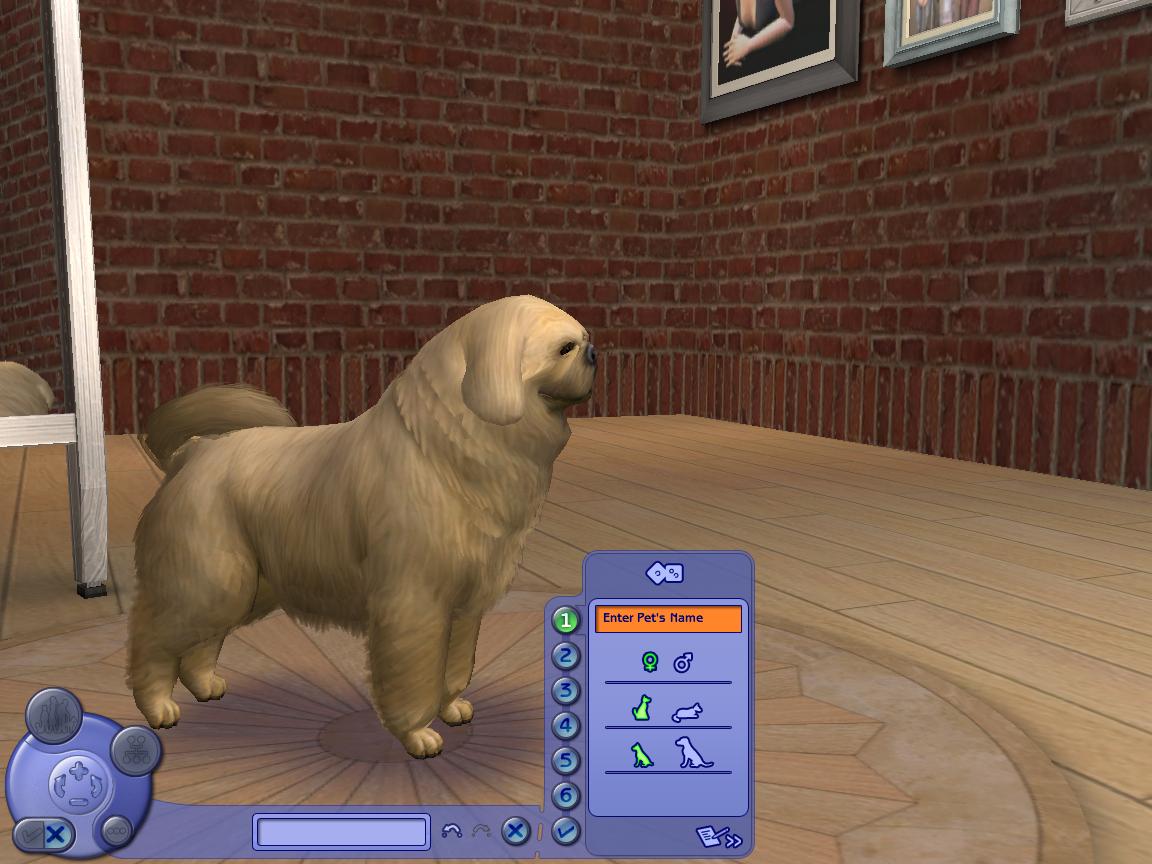Choose the large dog size icon
Image resolution: width=1152 pixels, height=864 pixels.
click(x=692, y=753)
